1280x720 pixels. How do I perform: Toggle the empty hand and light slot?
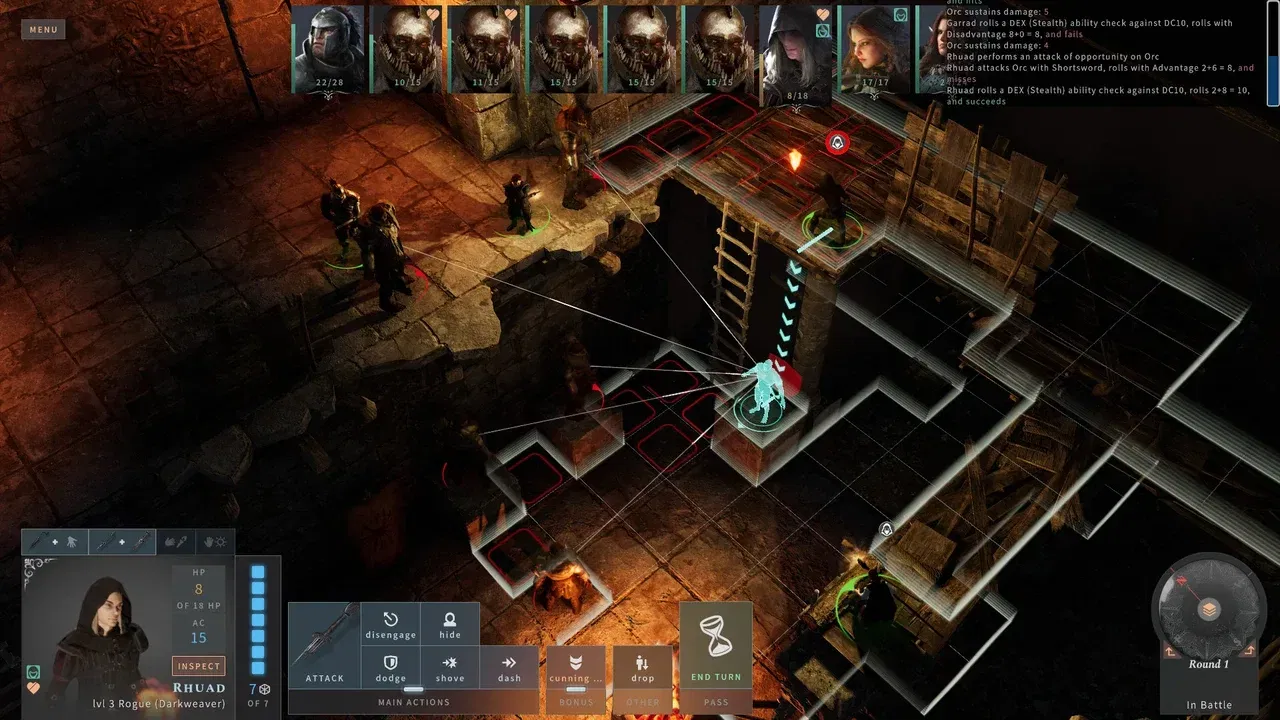coord(217,541)
